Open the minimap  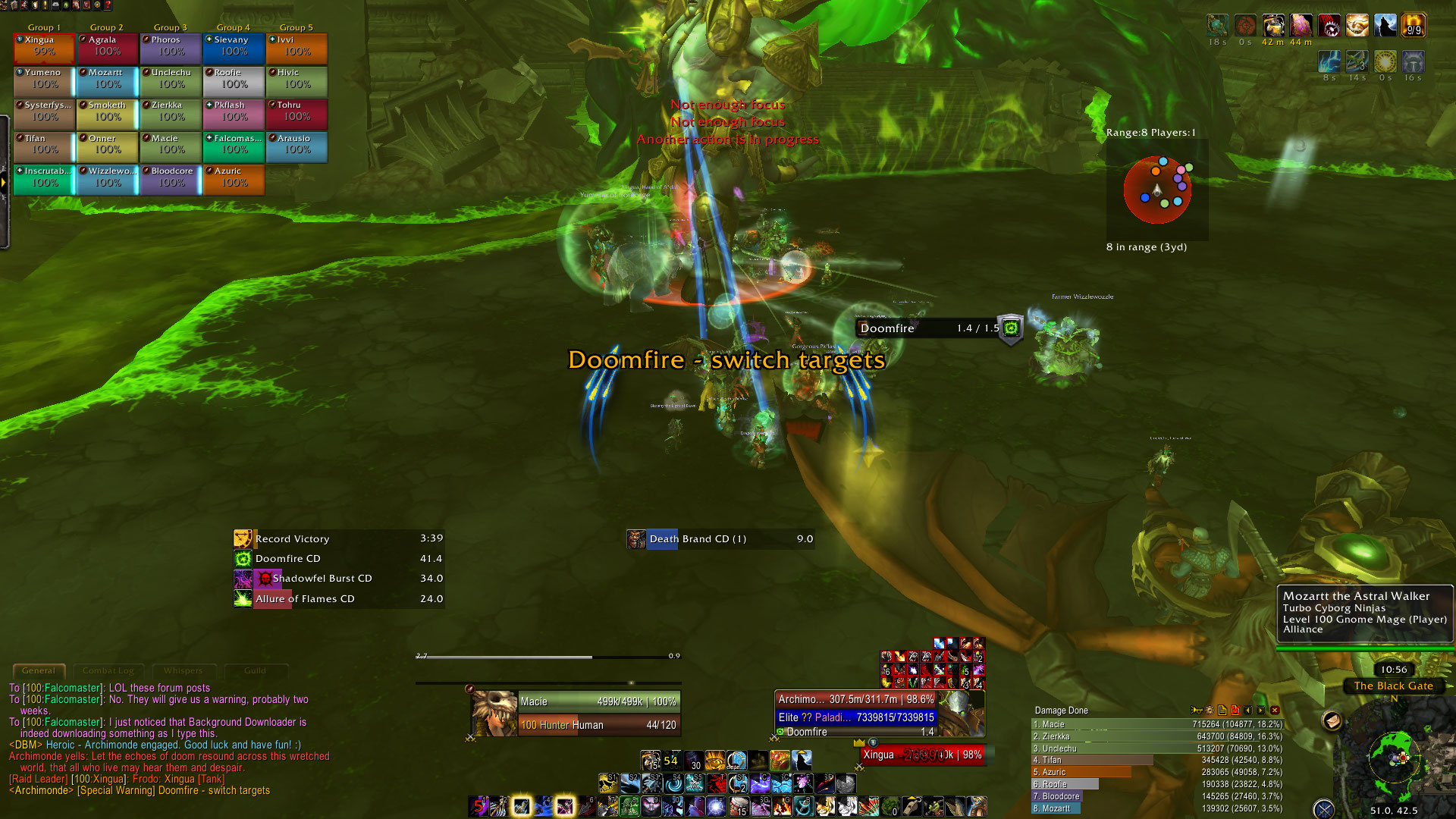1394,757
